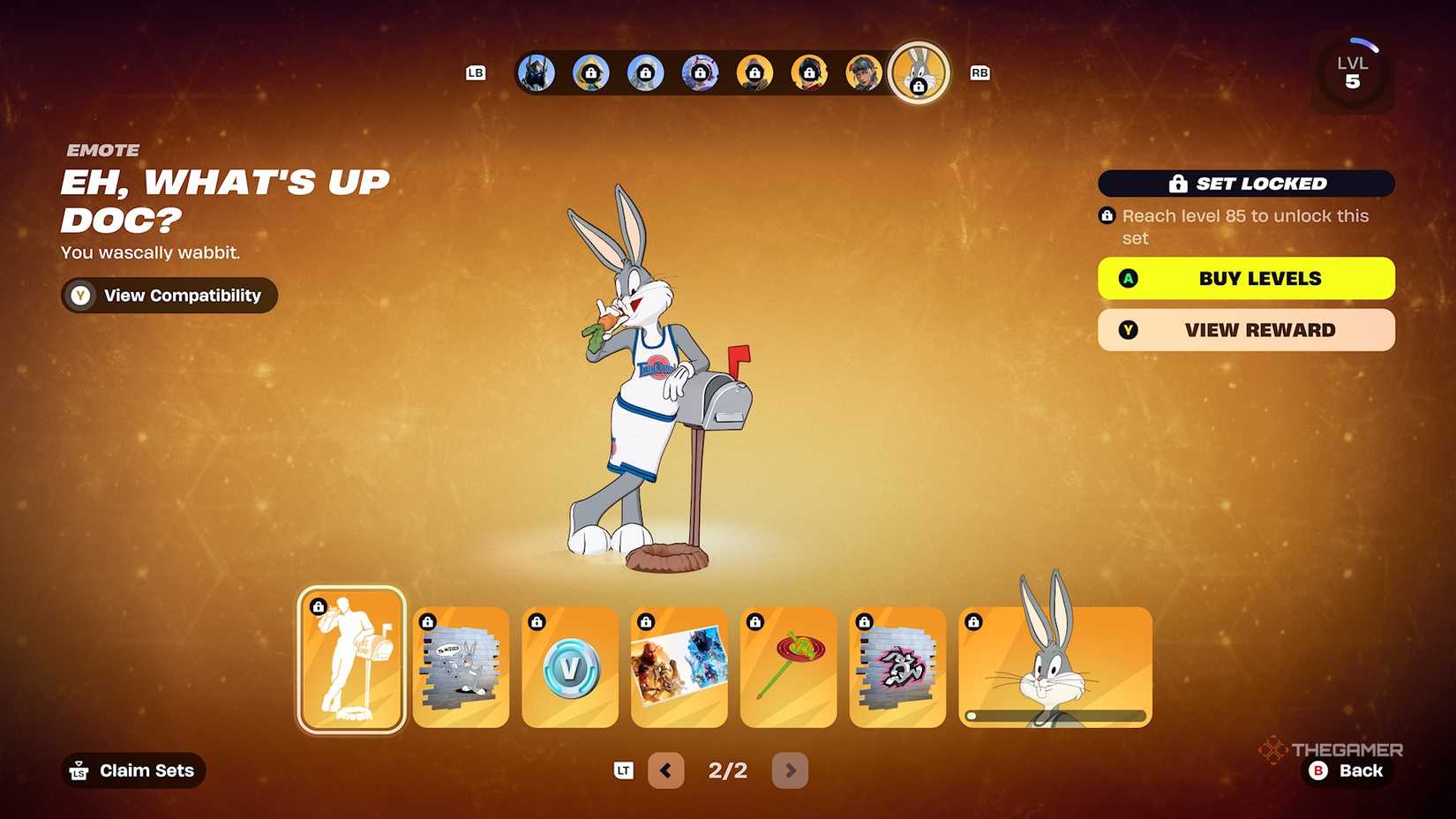1456x819 pixels.
Task: Click Buy Levels
Action: [1245, 278]
